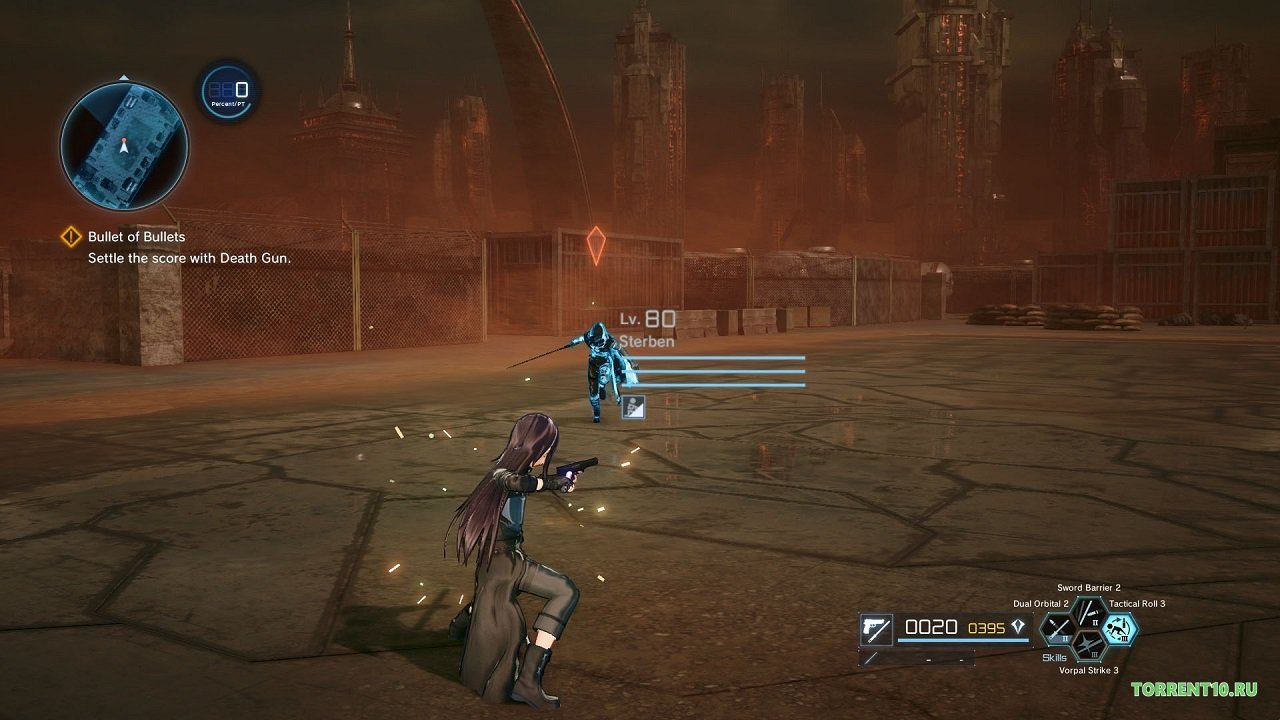Use the Vorpal Strike 3 skill
The height and width of the screenshot is (720, 1280).
tap(1087, 645)
